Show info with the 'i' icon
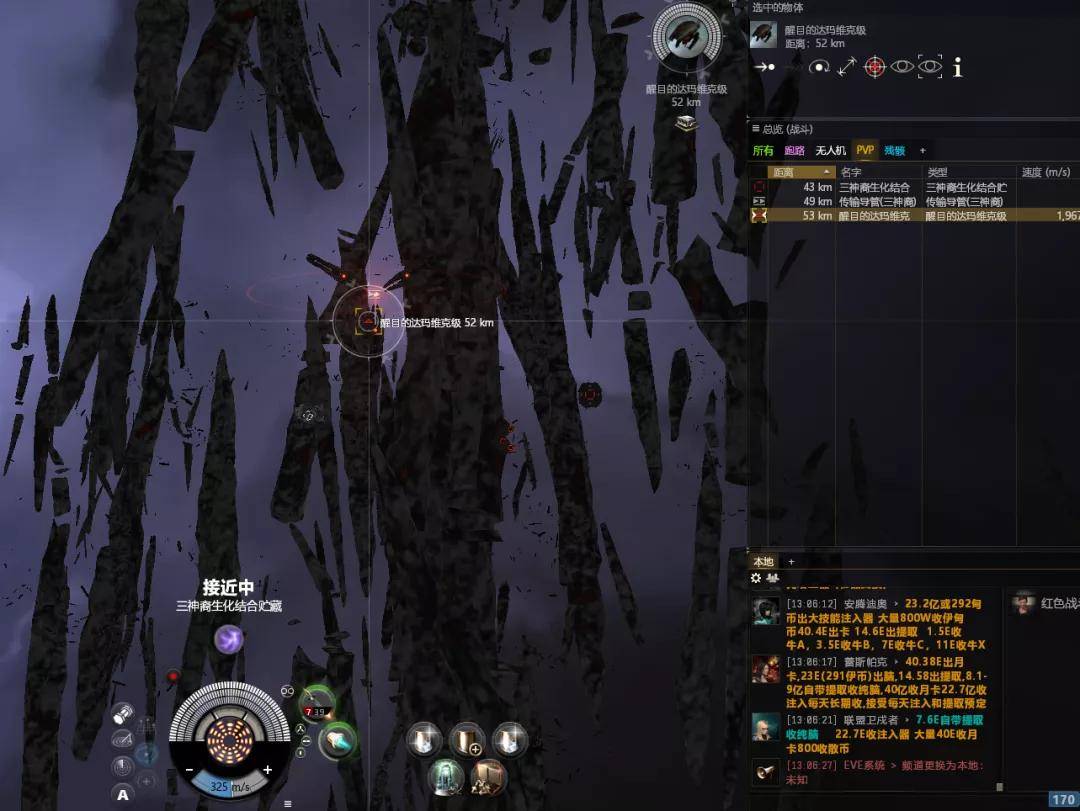Screen dimensions: 1080x811 (x=958, y=67)
